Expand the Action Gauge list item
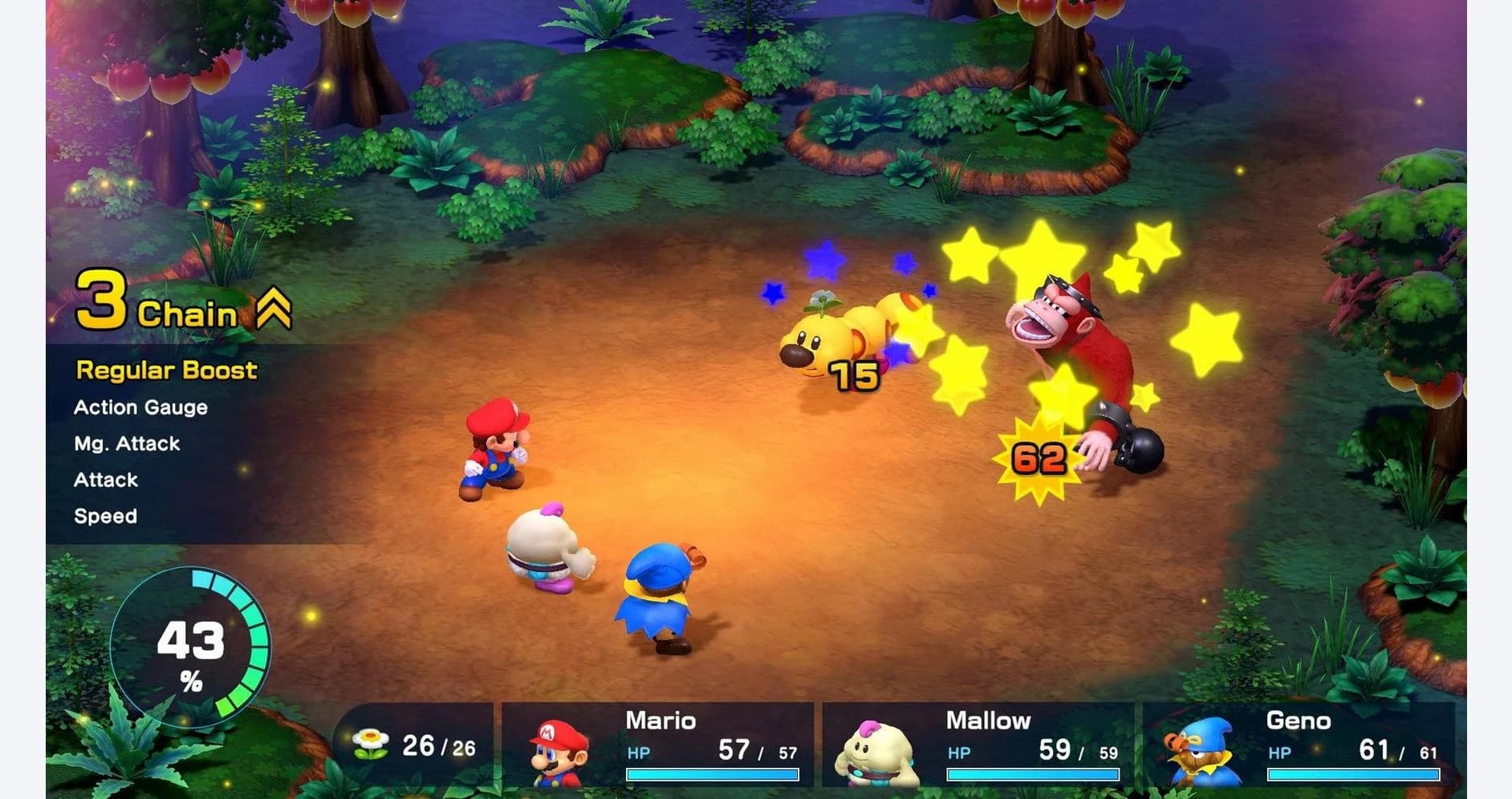Viewport: 1512px width, 799px height. (140, 407)
